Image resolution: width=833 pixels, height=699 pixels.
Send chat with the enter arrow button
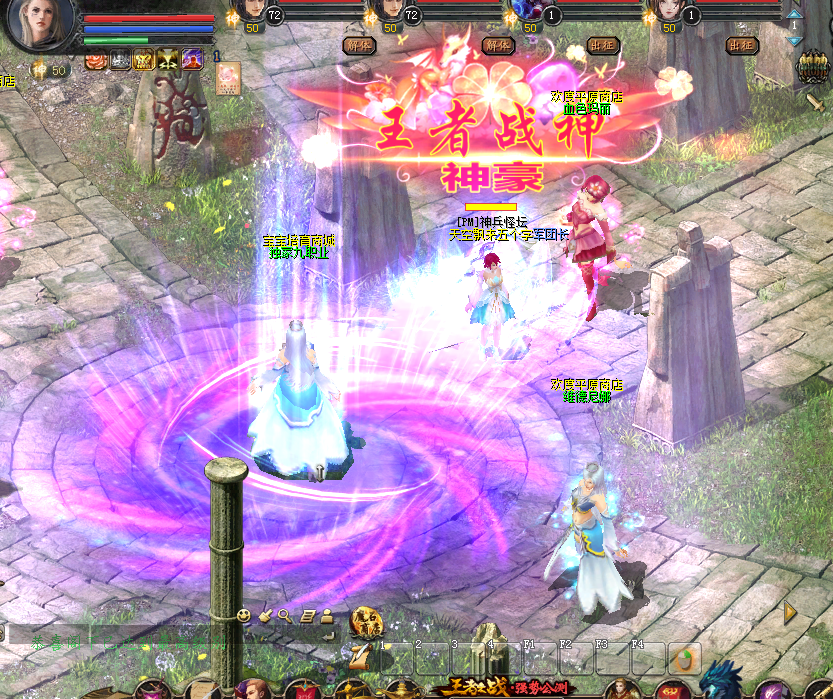point(328,634)
